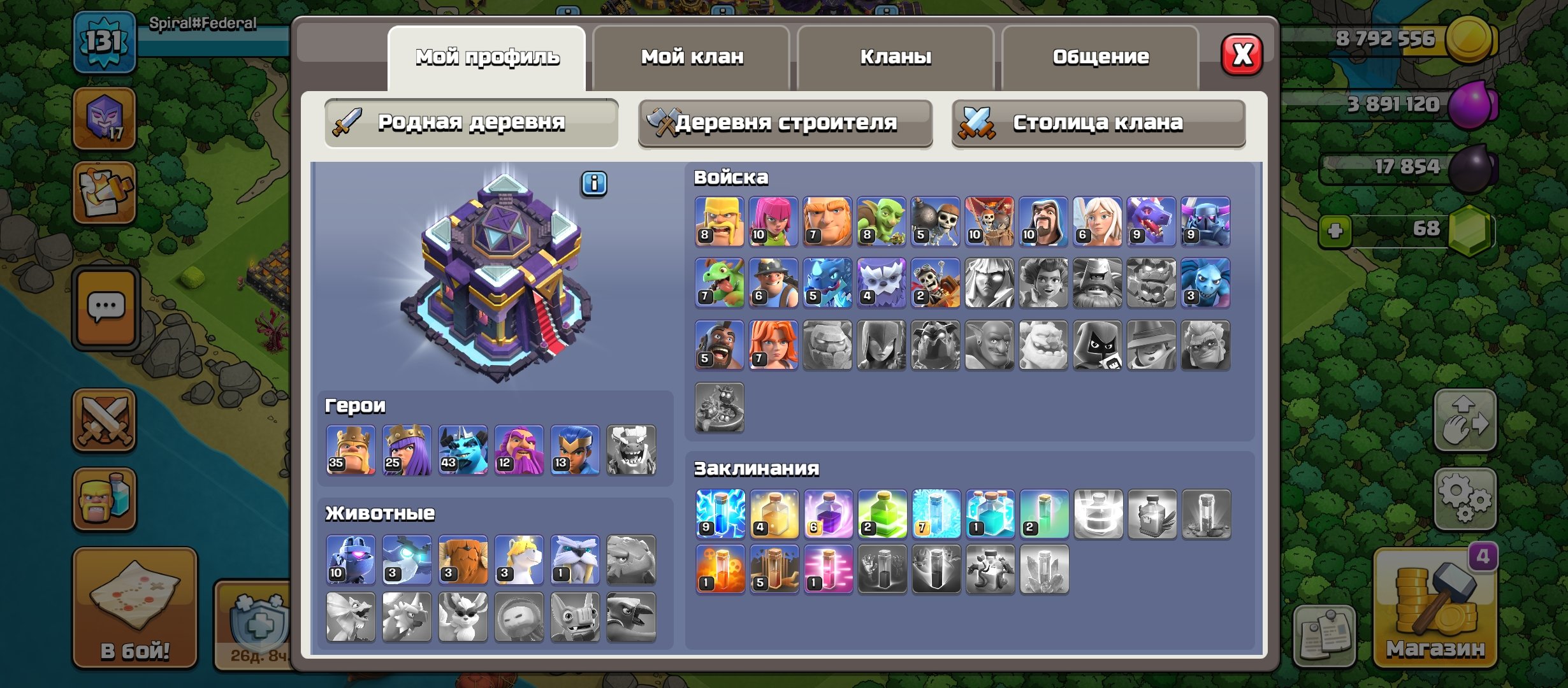Show Деревня строителя profile section
This screenshot has height=688, width=1568.
[785, 122]
